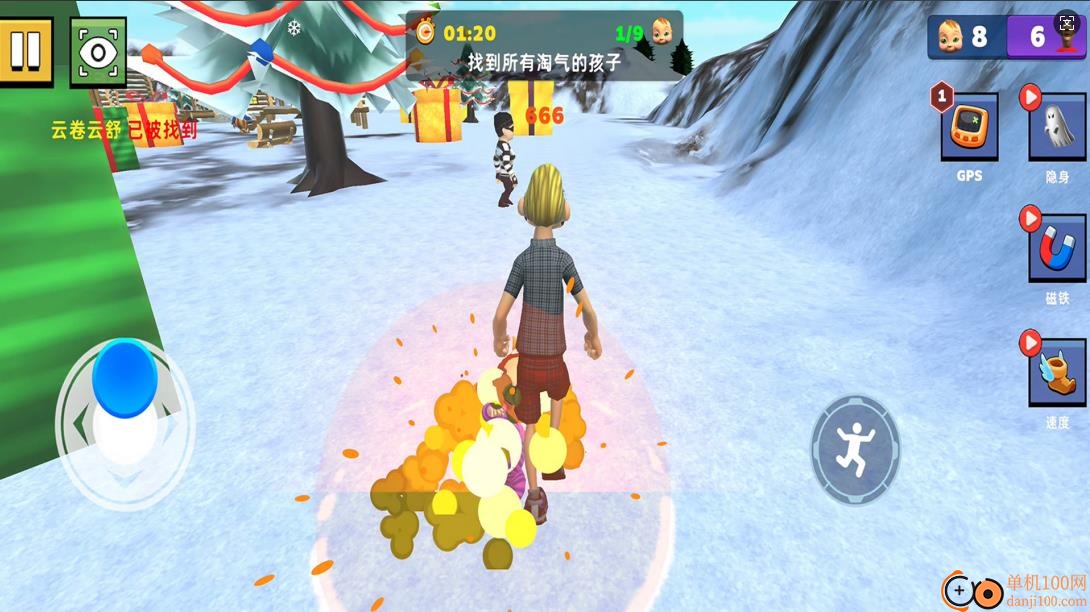Activate the GPS gadget
1090x612 pixels.
tap(969, 126)
